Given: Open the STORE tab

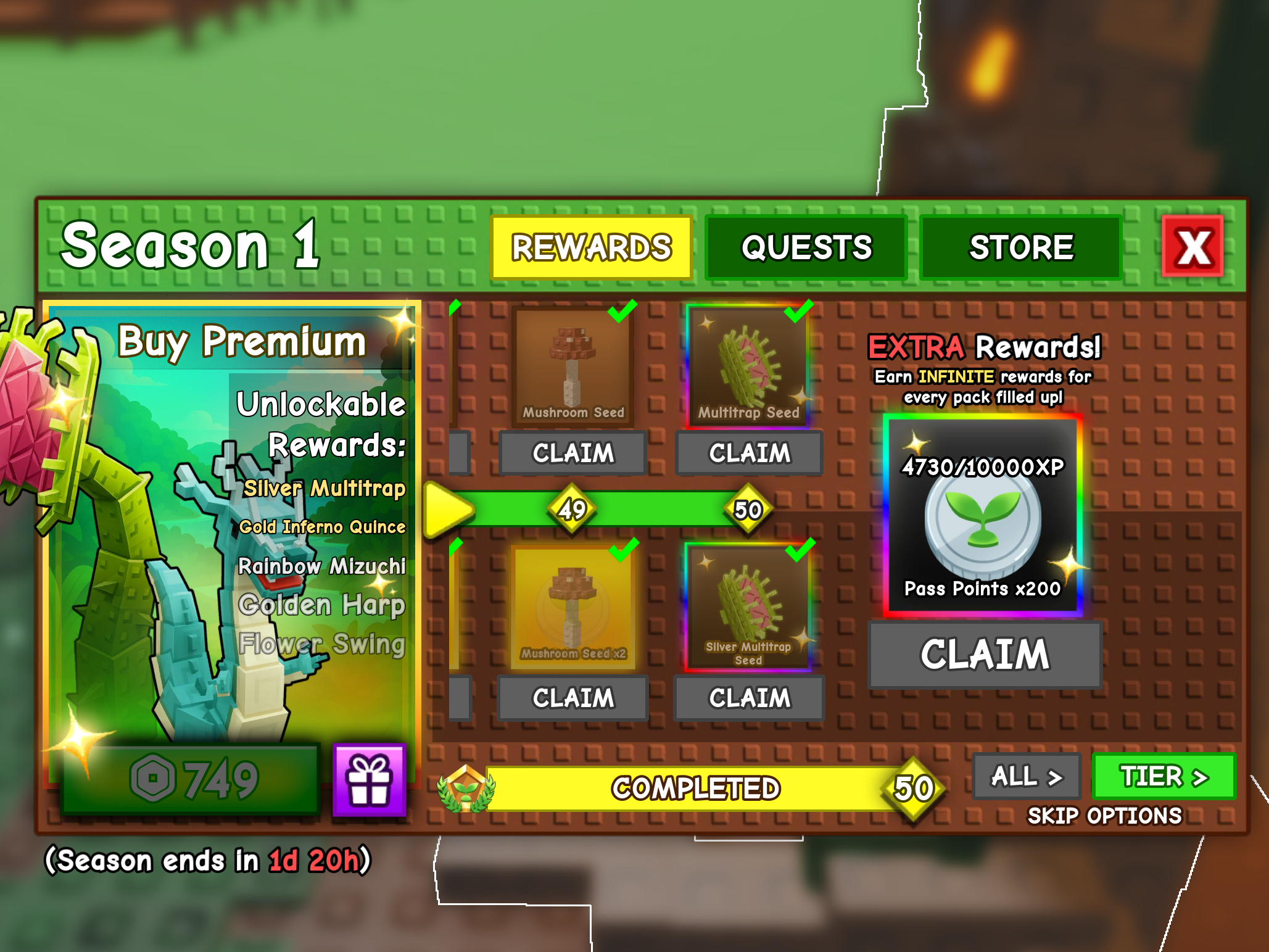Looking at the screenshot, I should coord(1021,247).
